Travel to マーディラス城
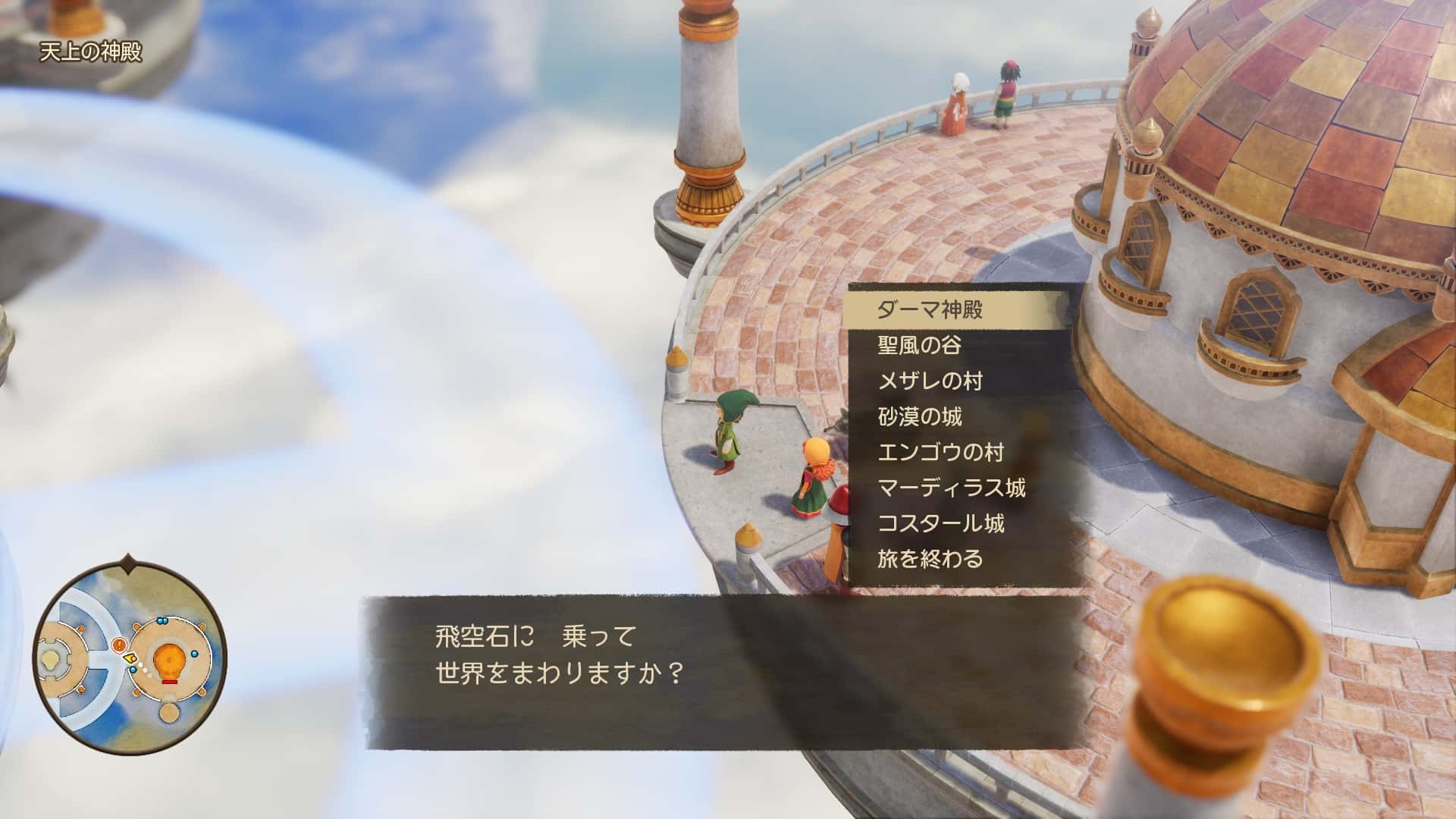Image resolution: width=1456 pixels, height=819 pixels. 951,488
